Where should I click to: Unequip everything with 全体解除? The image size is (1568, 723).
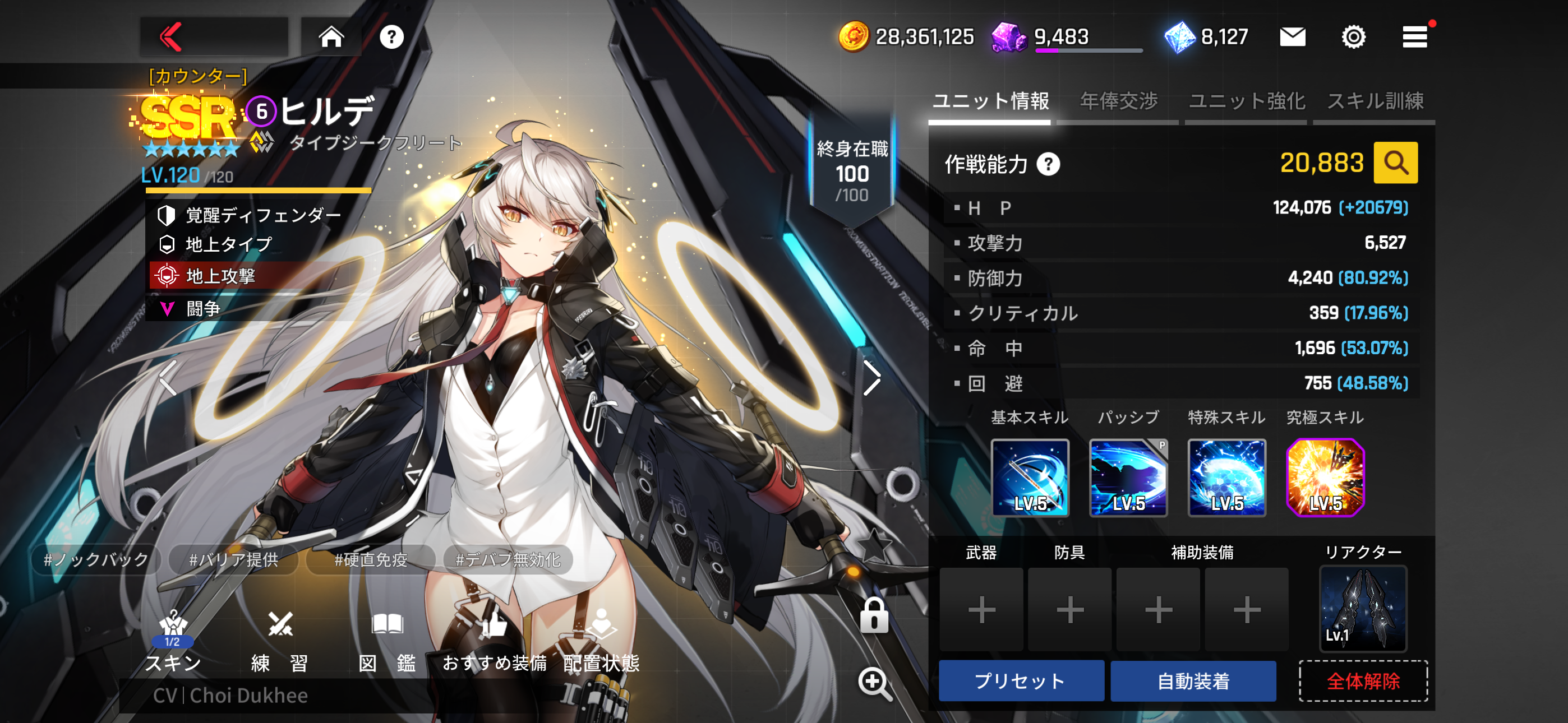(x=1363, y=681)
